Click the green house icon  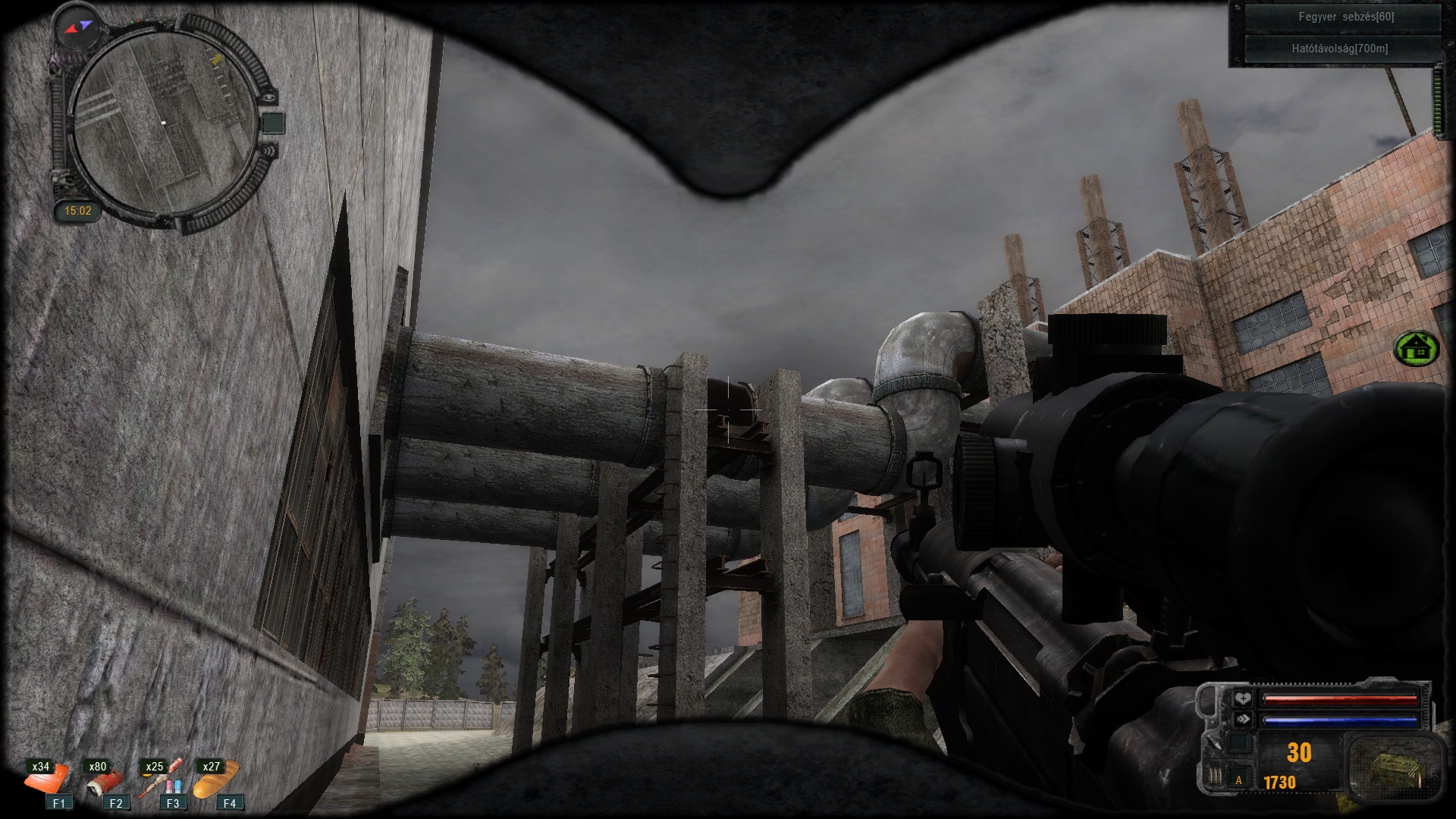click(x=1416, y=350)
